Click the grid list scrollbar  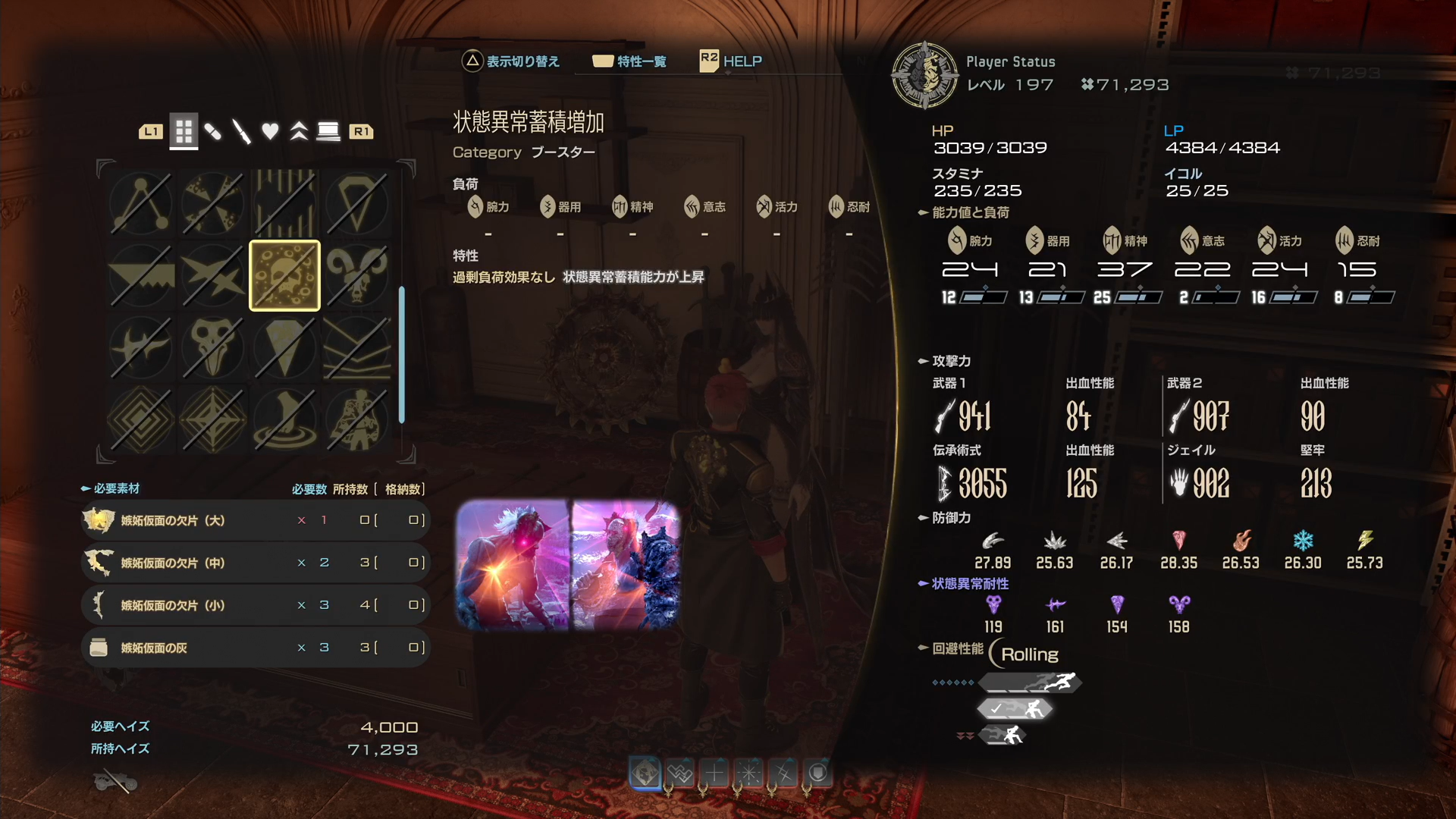[x=401, y=354]
